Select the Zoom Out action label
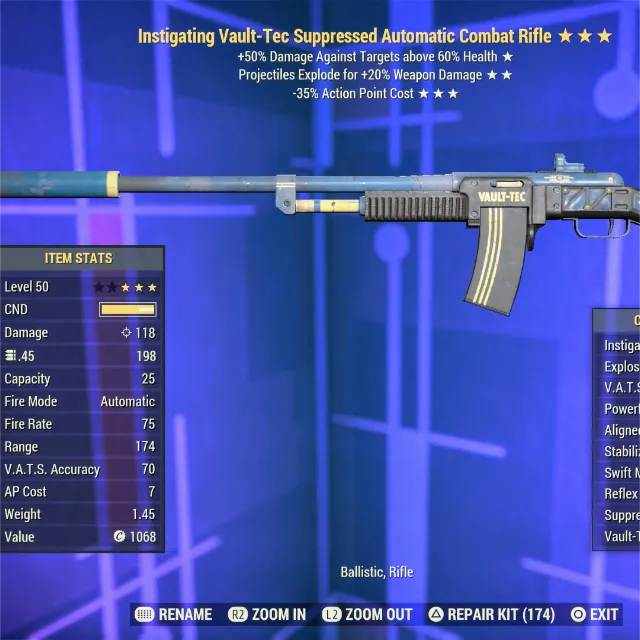The width and height of the screenshot is (640, 640). [367, 614]
